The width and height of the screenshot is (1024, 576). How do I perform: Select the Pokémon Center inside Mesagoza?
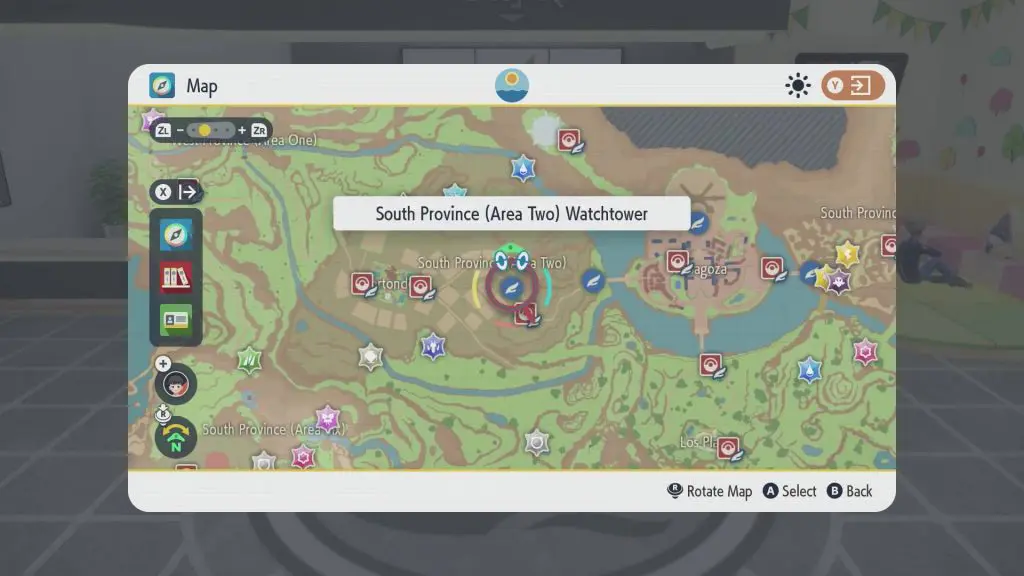(x=679, y=262)
